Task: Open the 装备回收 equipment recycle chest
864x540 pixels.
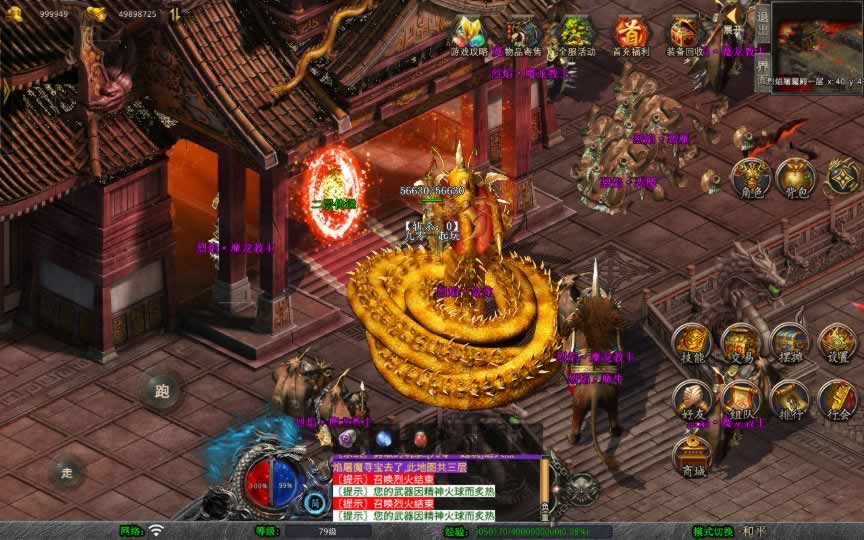Action: [x=684, y=35]
